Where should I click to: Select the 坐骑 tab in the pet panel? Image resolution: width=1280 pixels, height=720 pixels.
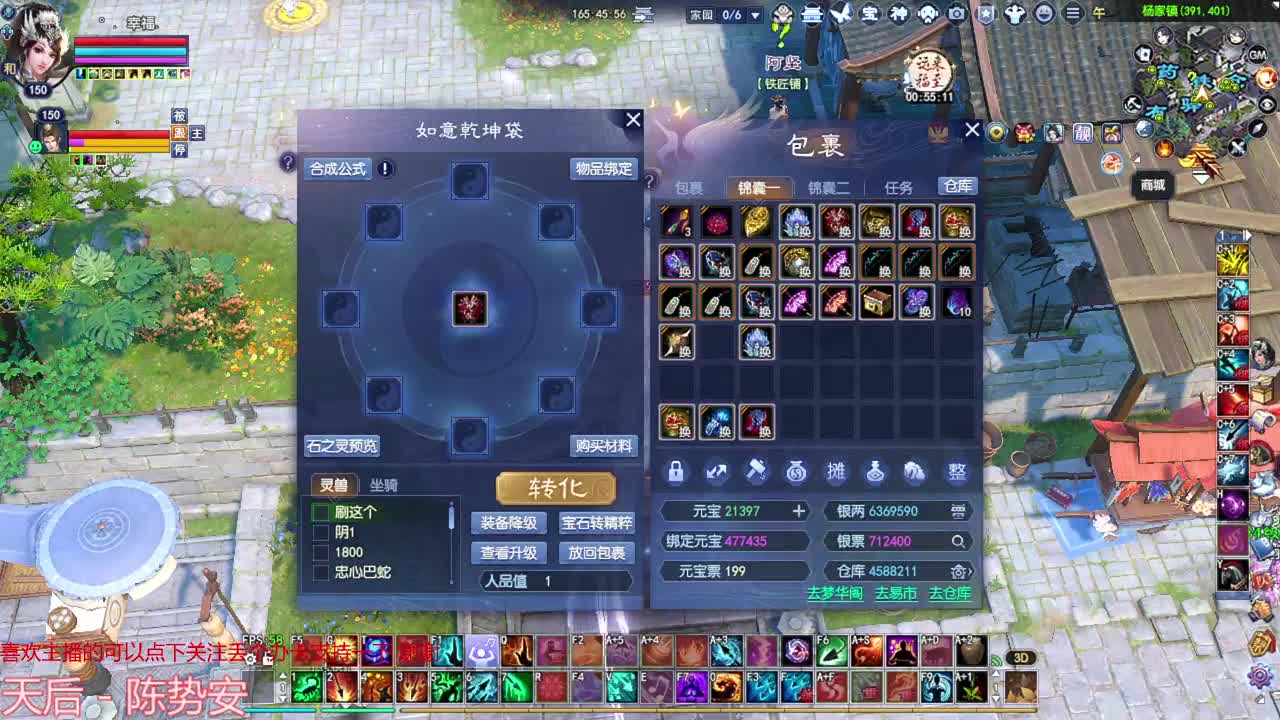(384, 483)
